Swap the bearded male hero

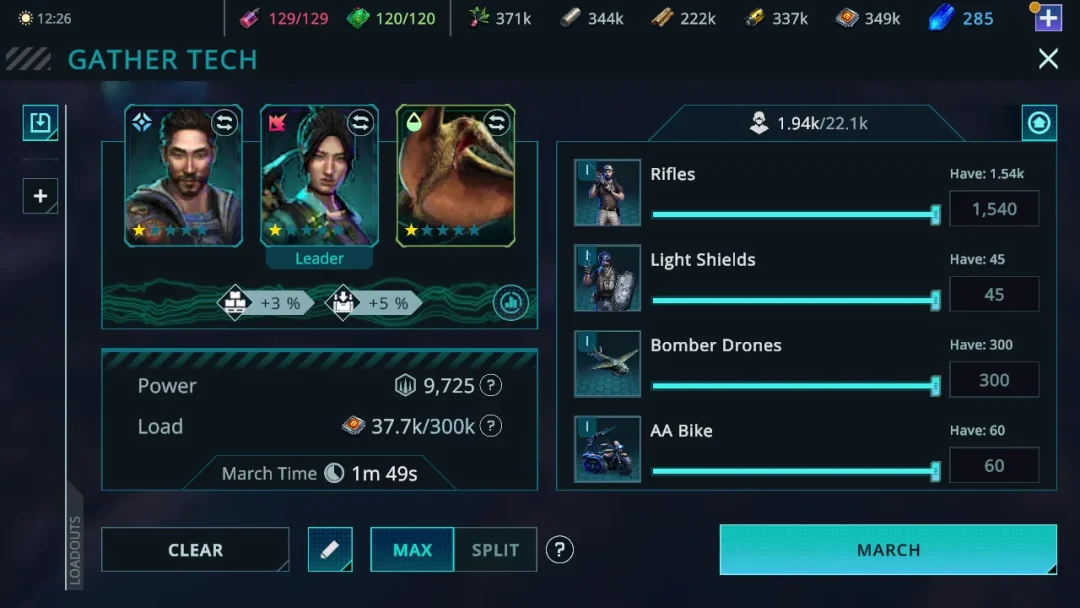pyautogui.click(x=225, y=123)
